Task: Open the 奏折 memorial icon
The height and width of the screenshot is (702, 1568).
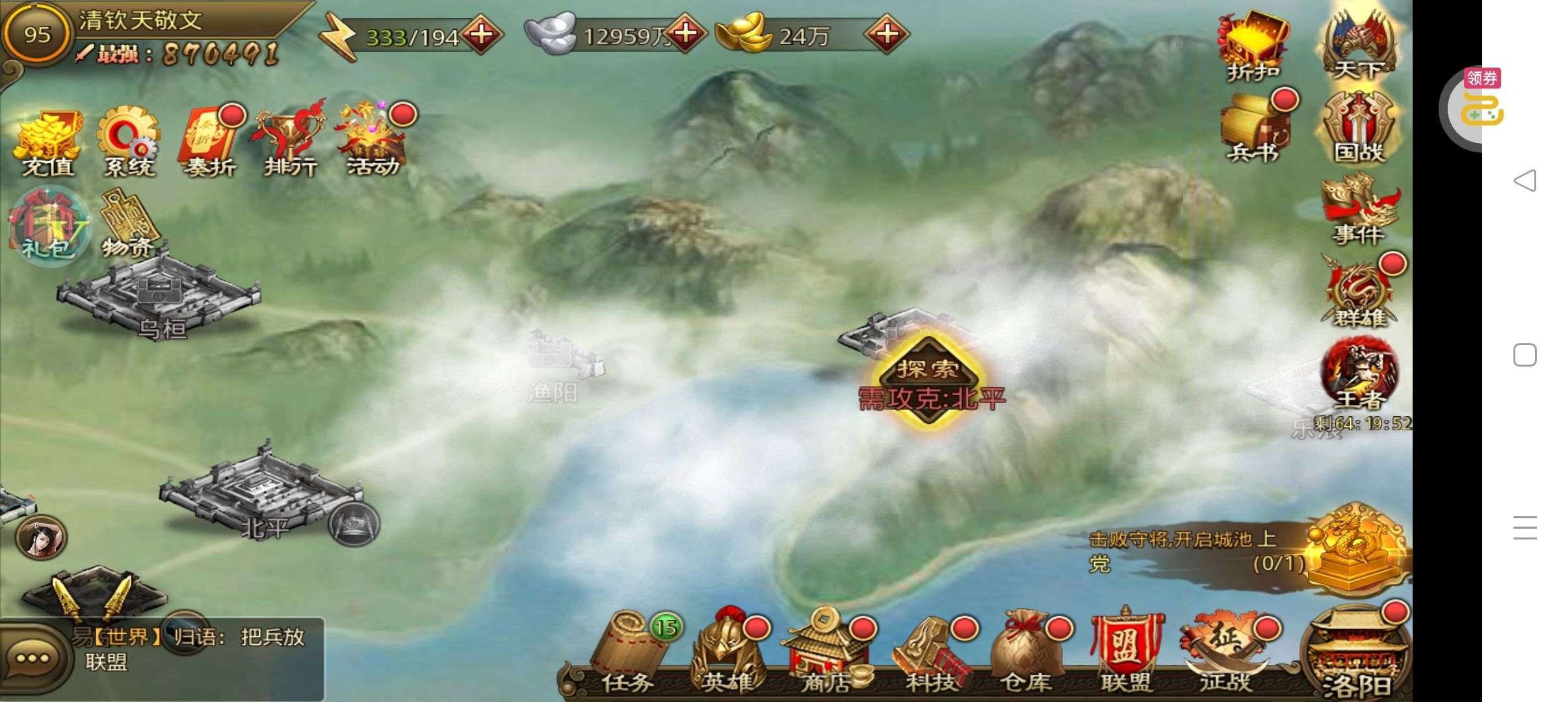Action: click(209, 143)
